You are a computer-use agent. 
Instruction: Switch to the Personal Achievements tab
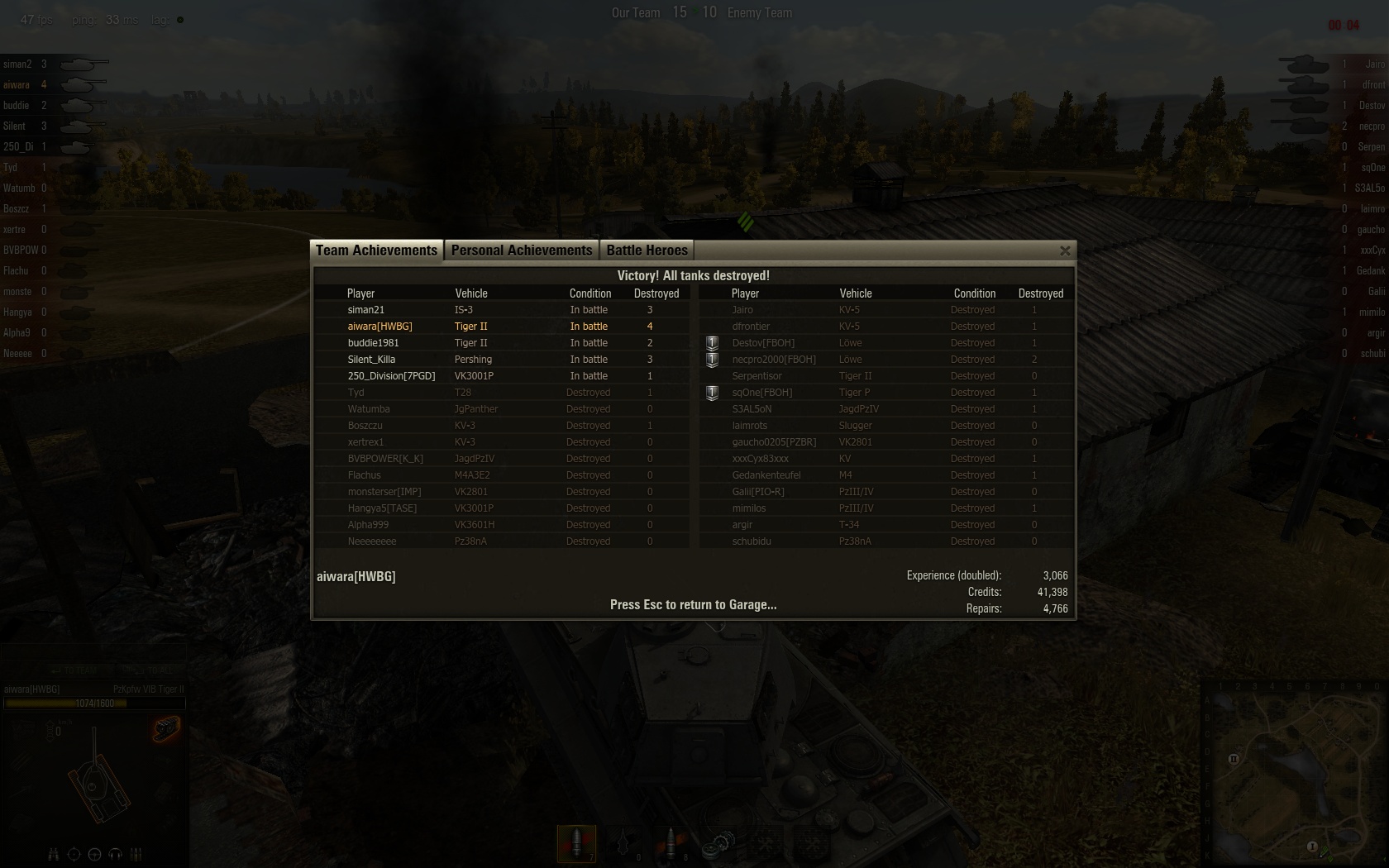click(521, 250)
